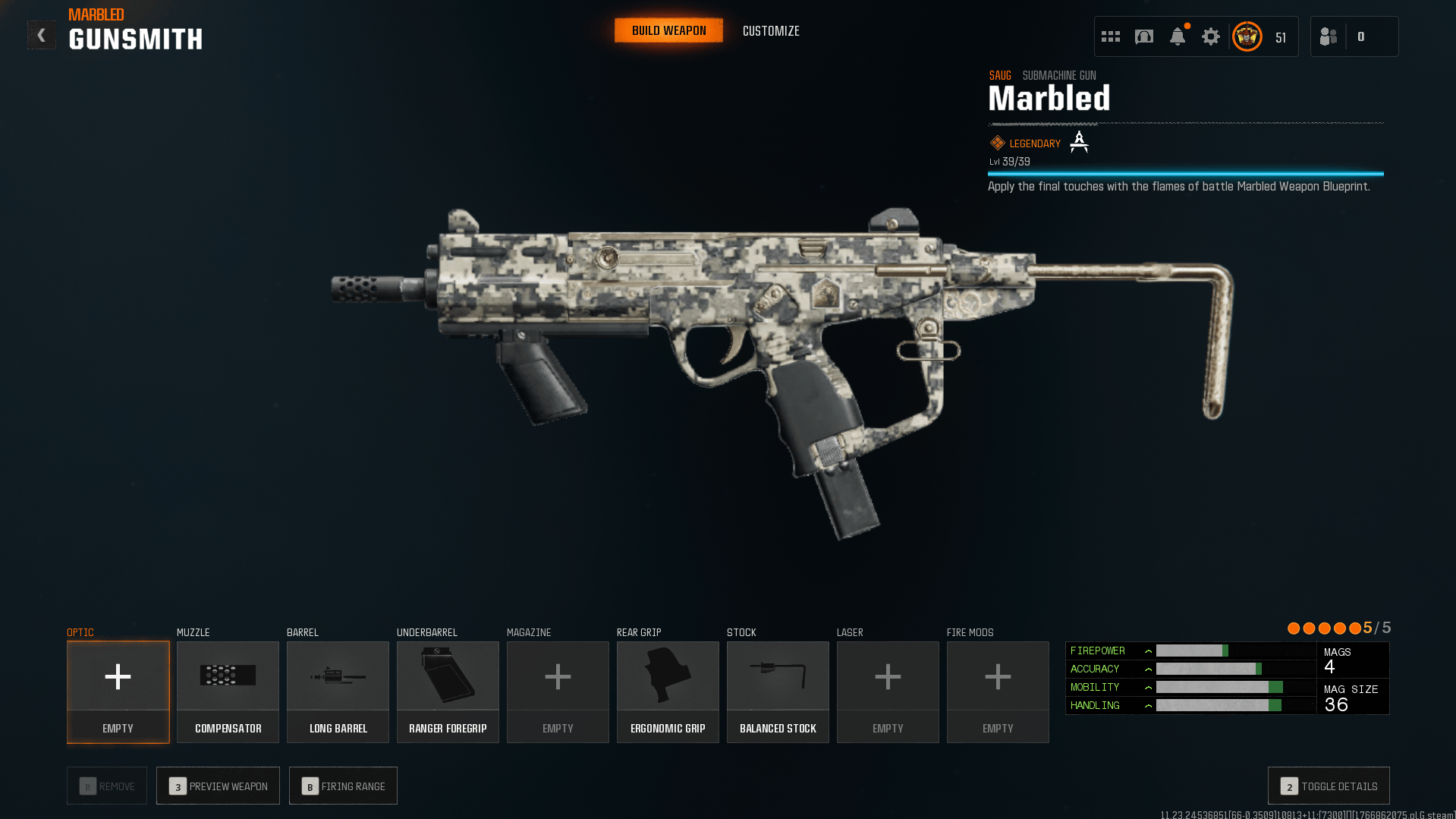Screen dimensions: 1456x819
Task: Open the grid menu icon top right
Action: (x=1110, y=36)
